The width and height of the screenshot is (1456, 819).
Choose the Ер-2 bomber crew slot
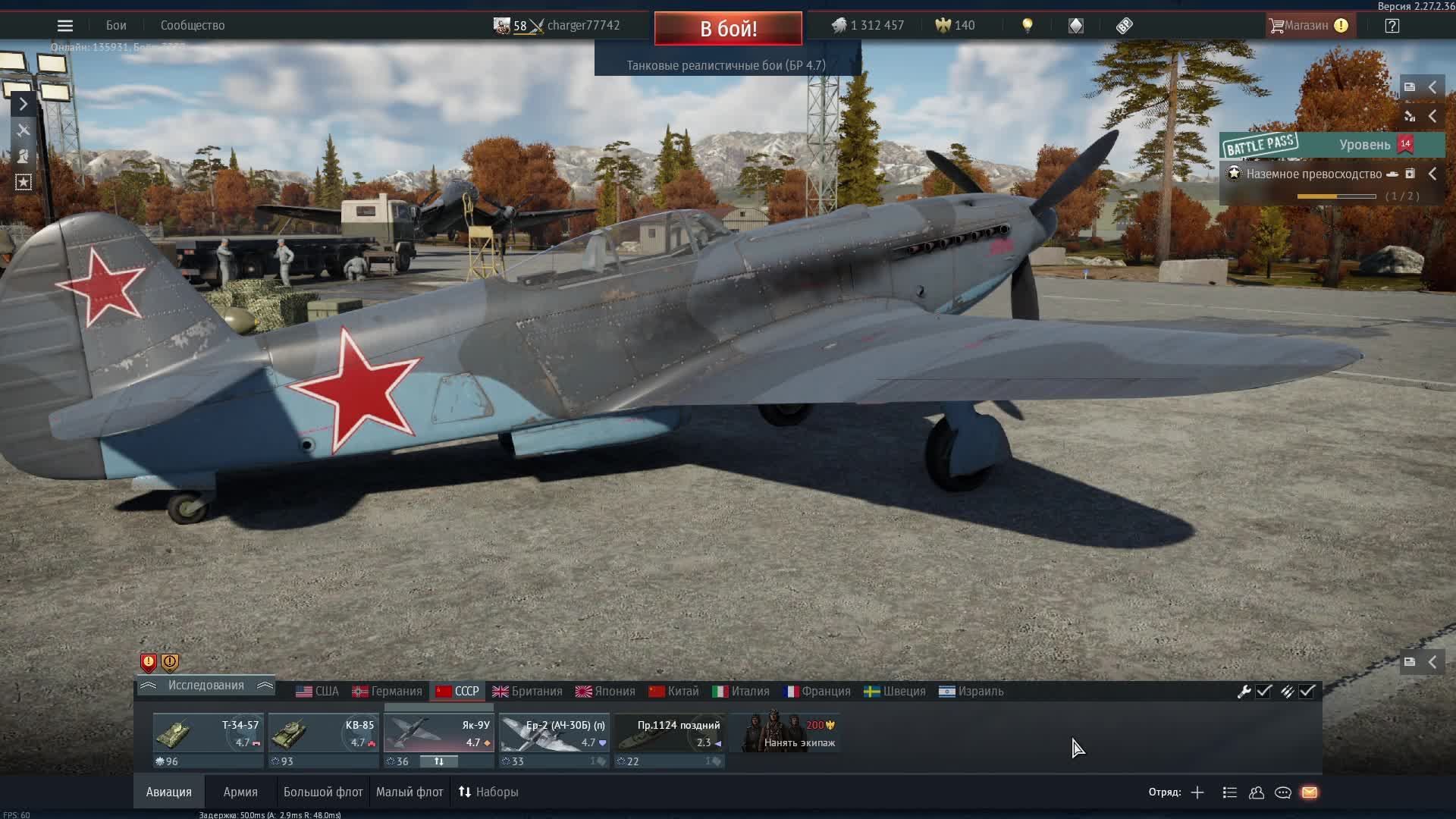(554, 733)
